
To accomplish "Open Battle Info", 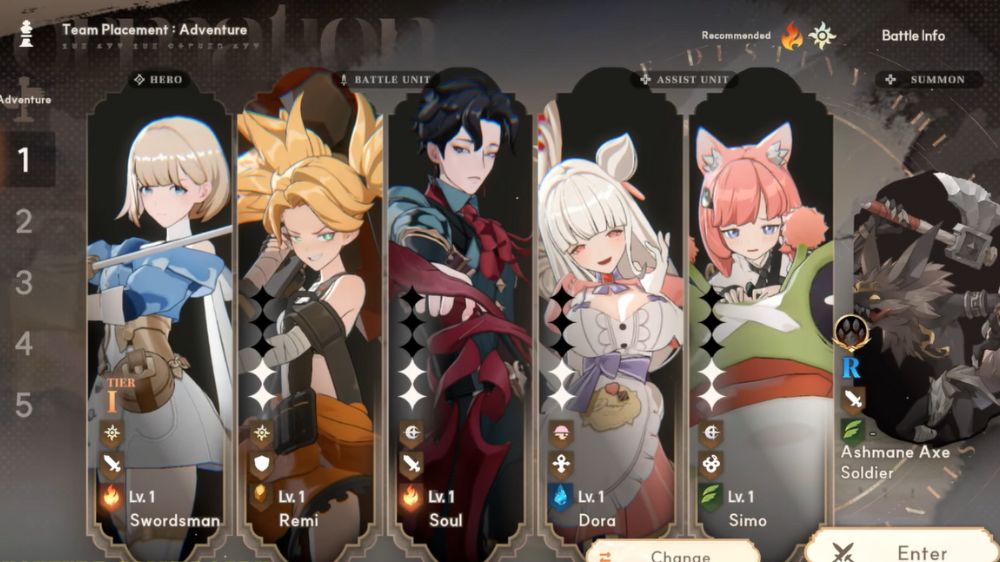I will pos(912,35).
